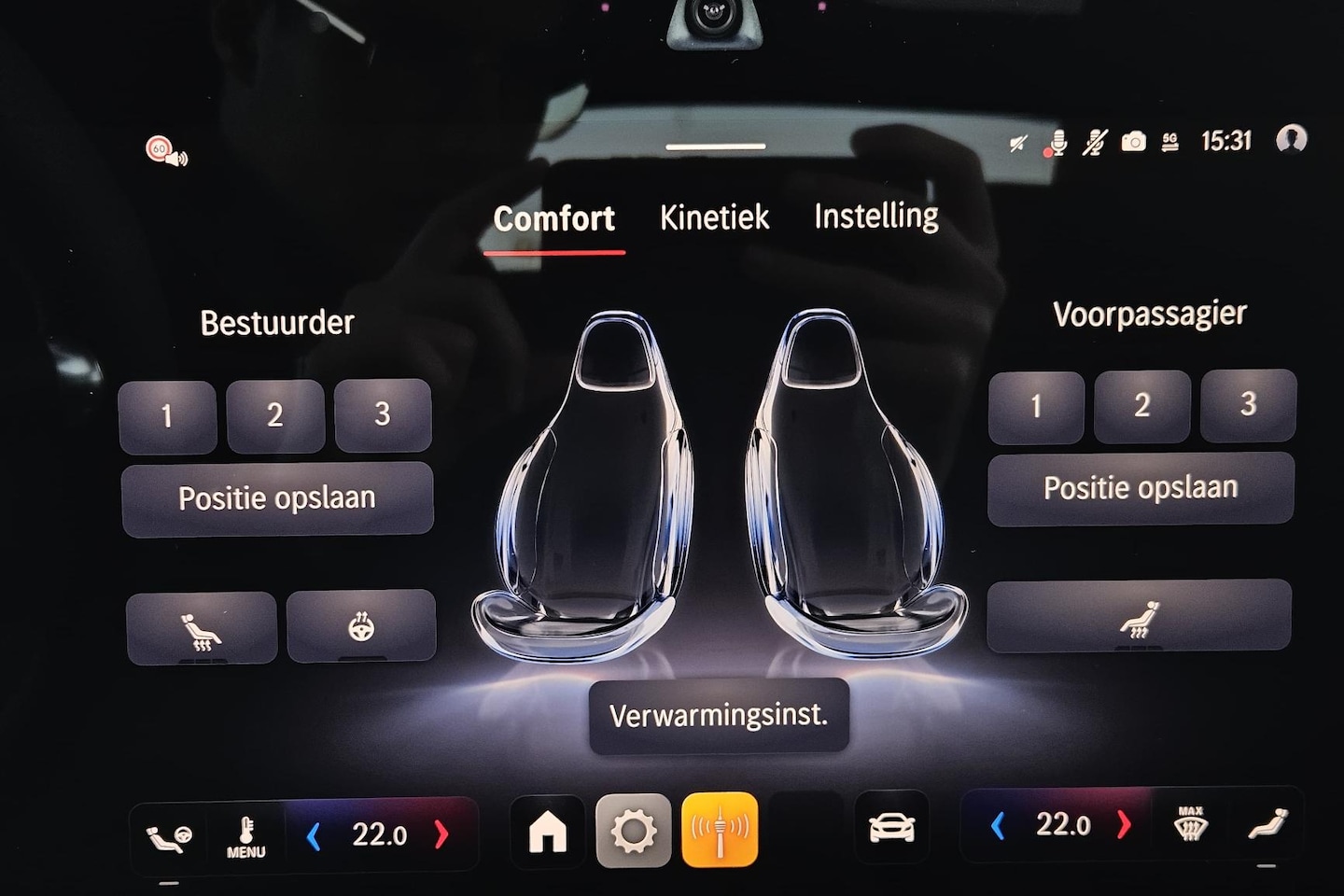Open the climate MENU thermometer button

tap(245, 835)
